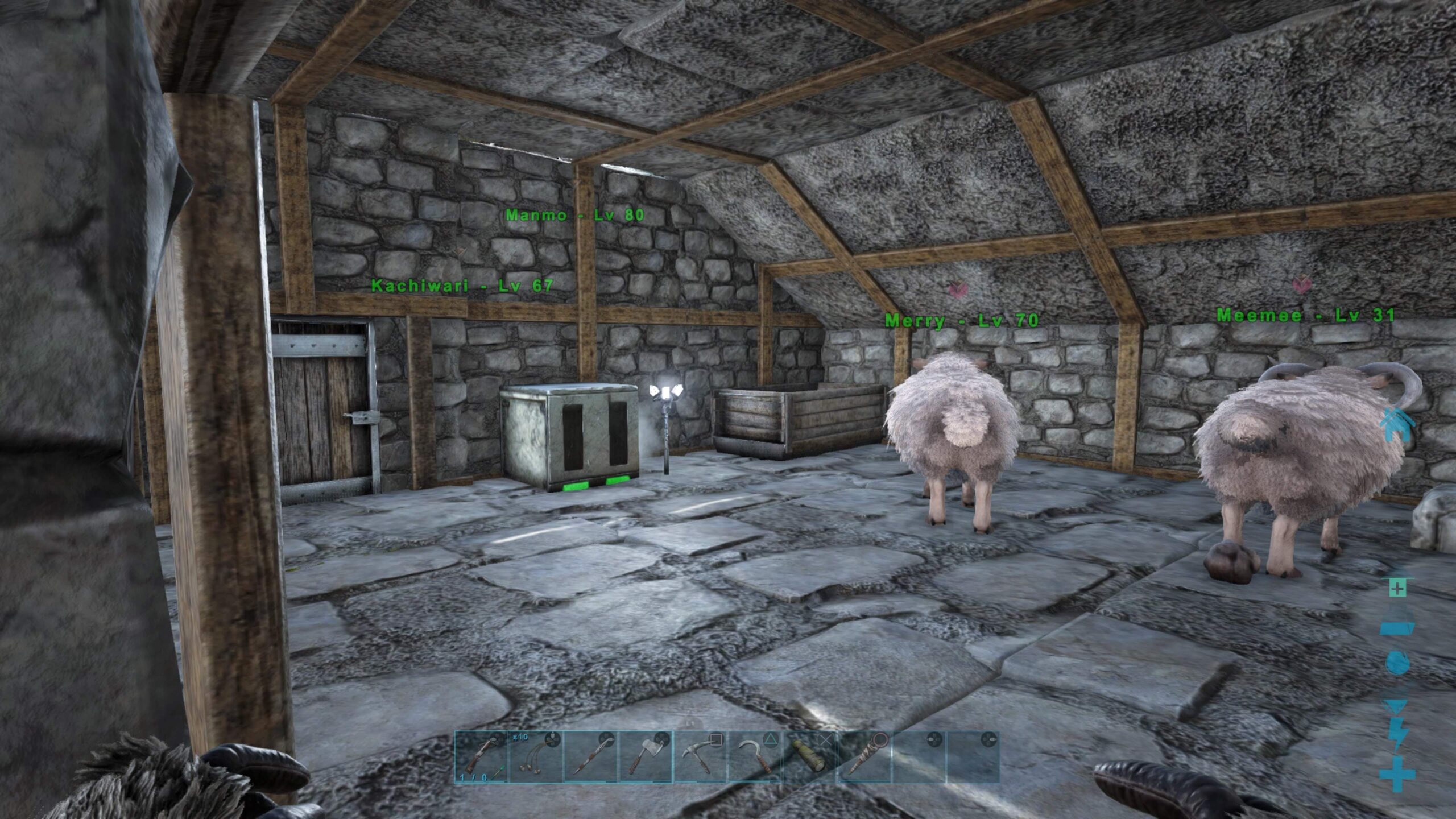The width and height of the screenshot is (1456, 819).
Task: Select the longneck rifle hotbar slot
Action: (x=482, y=757)
